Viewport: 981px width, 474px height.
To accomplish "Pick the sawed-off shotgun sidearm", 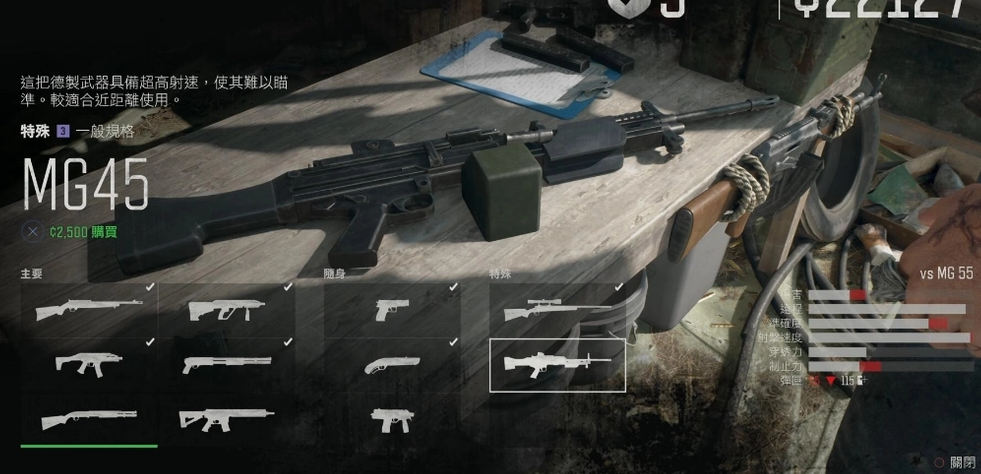I will tap(391, 365).
